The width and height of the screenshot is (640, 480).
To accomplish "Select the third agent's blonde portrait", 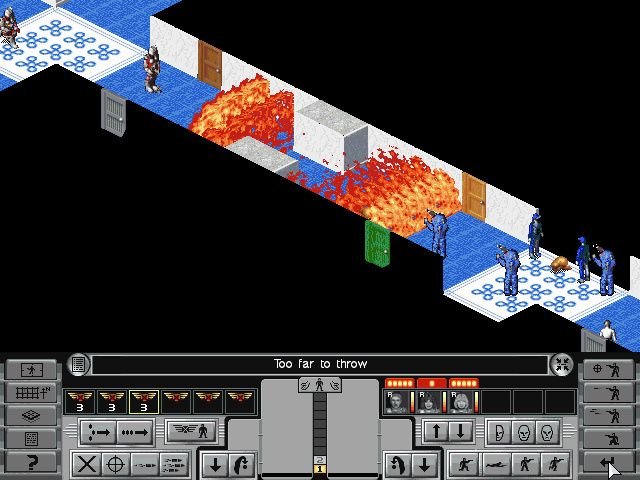I will point(461,402).
